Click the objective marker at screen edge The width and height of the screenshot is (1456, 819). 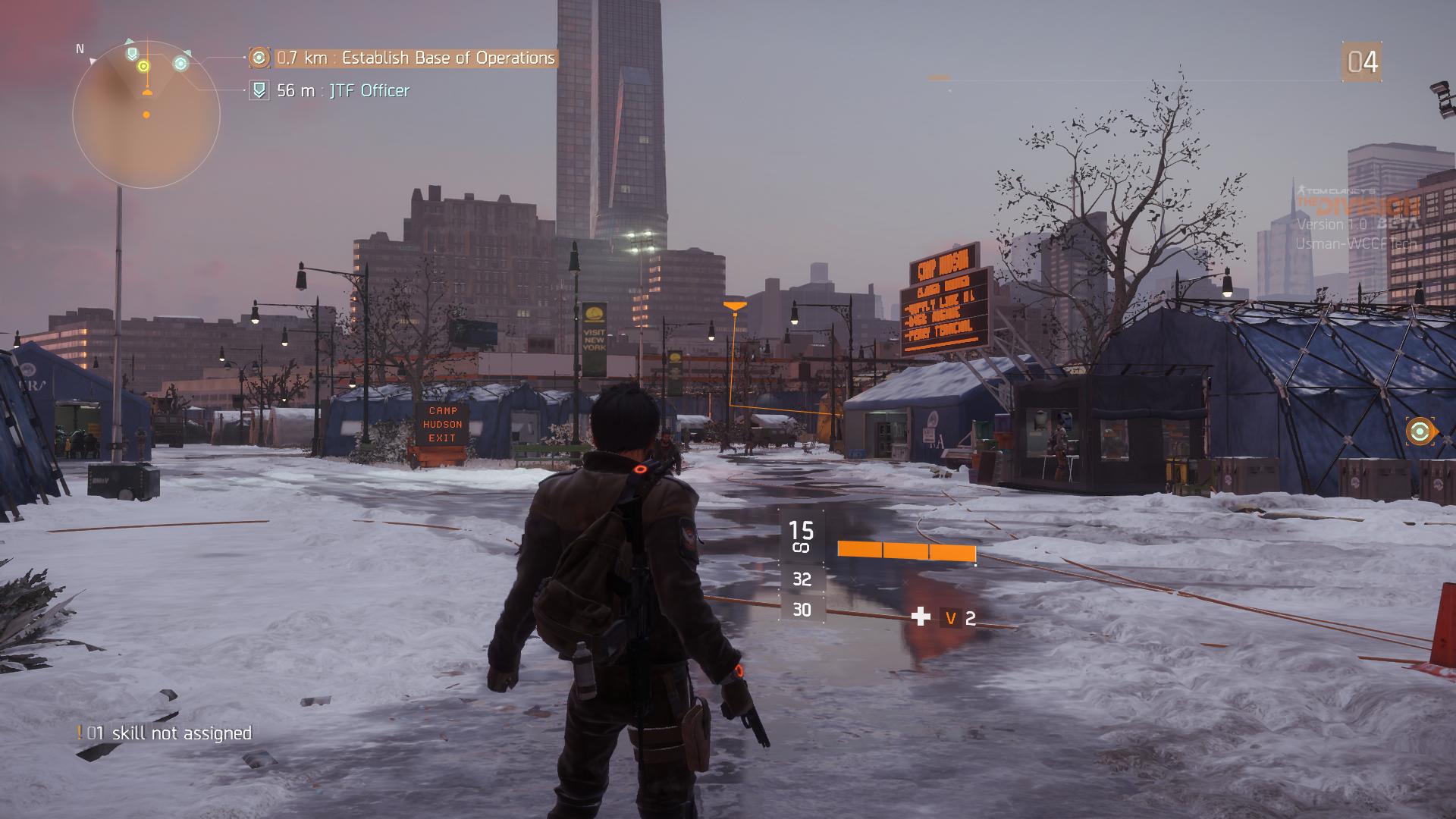click(1420, 432)
